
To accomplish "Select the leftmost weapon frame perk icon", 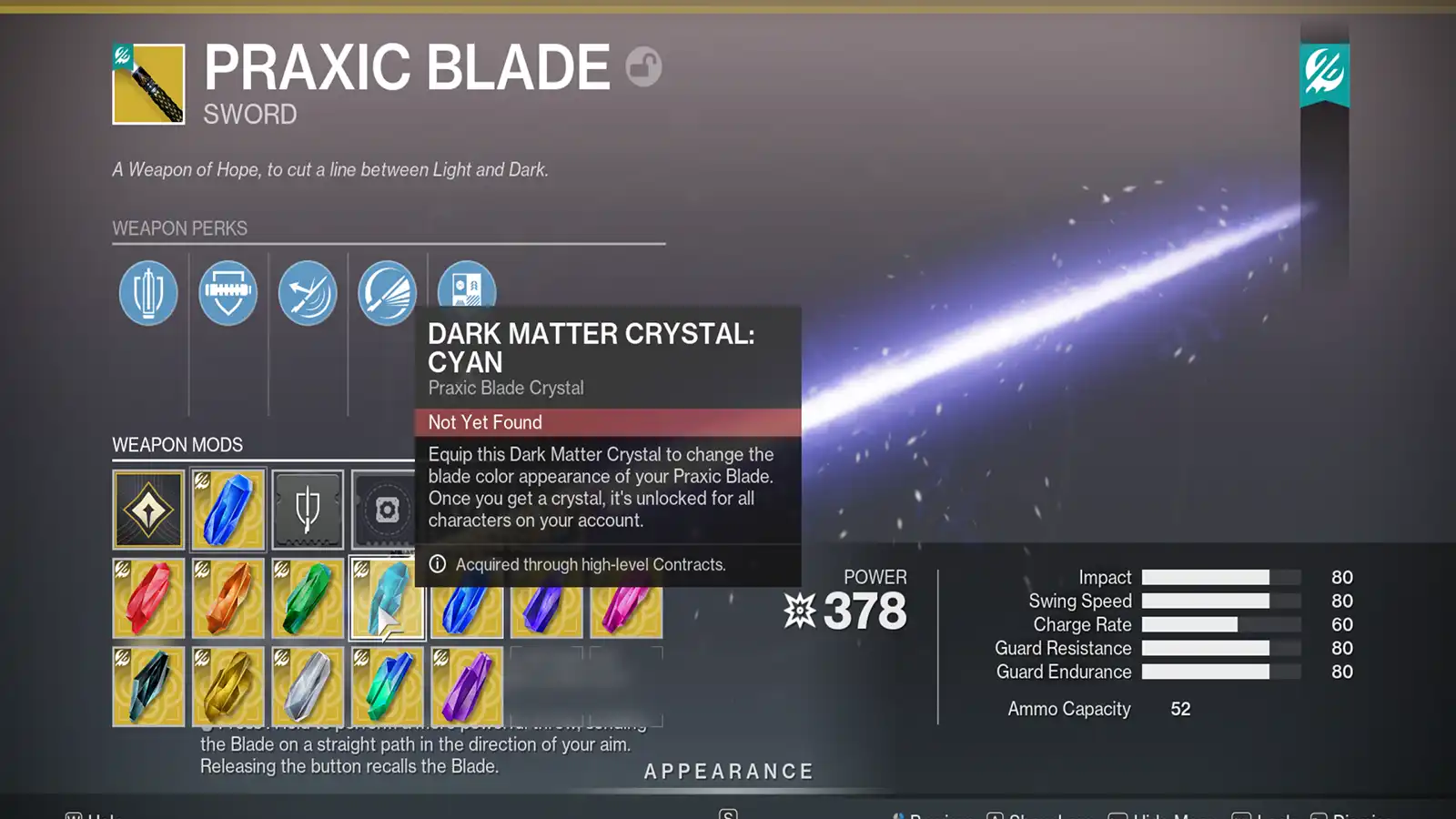I will pyautogui.click(x=148, y=293).
